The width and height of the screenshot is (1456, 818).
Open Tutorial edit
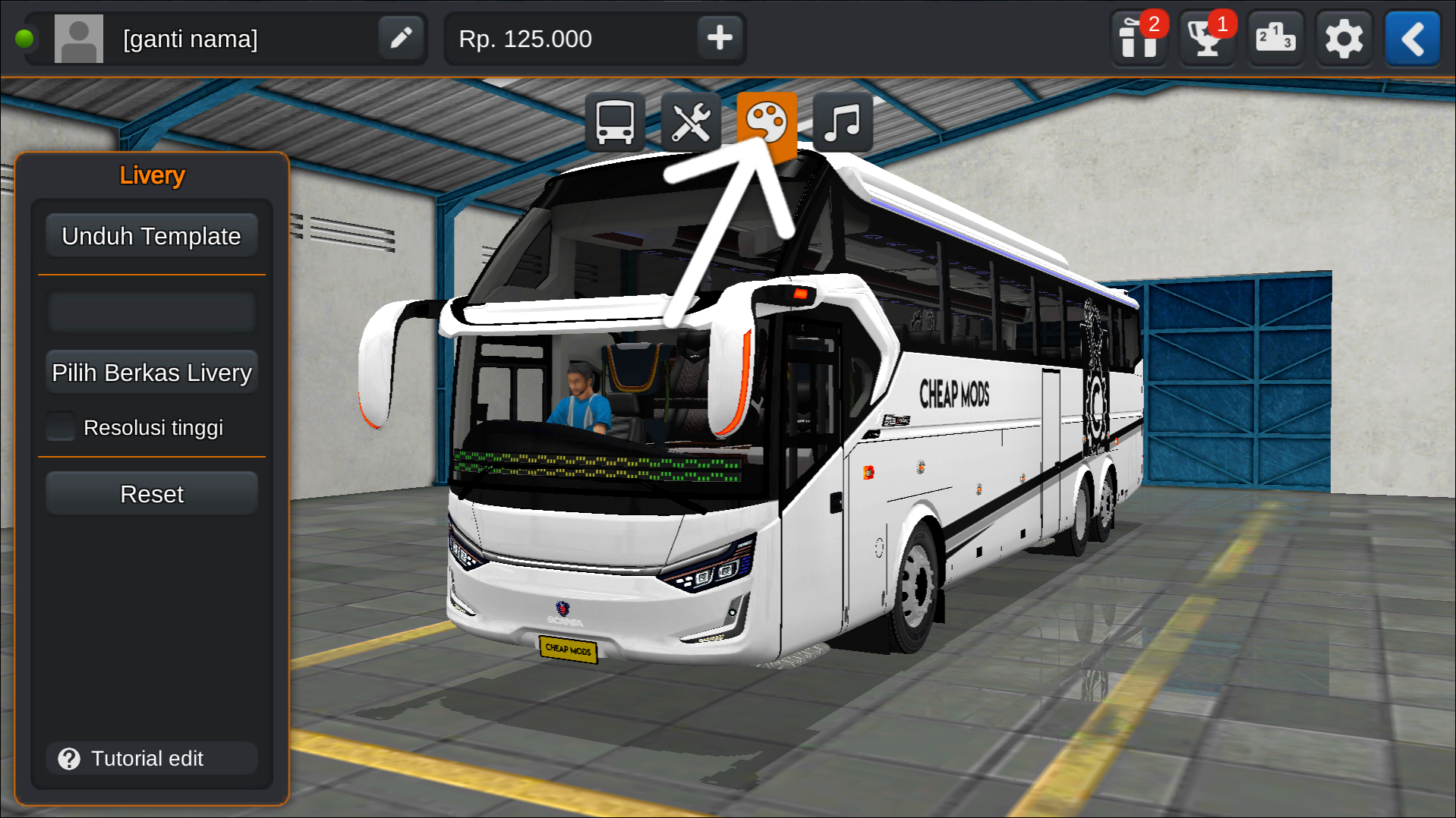(151, 759)
